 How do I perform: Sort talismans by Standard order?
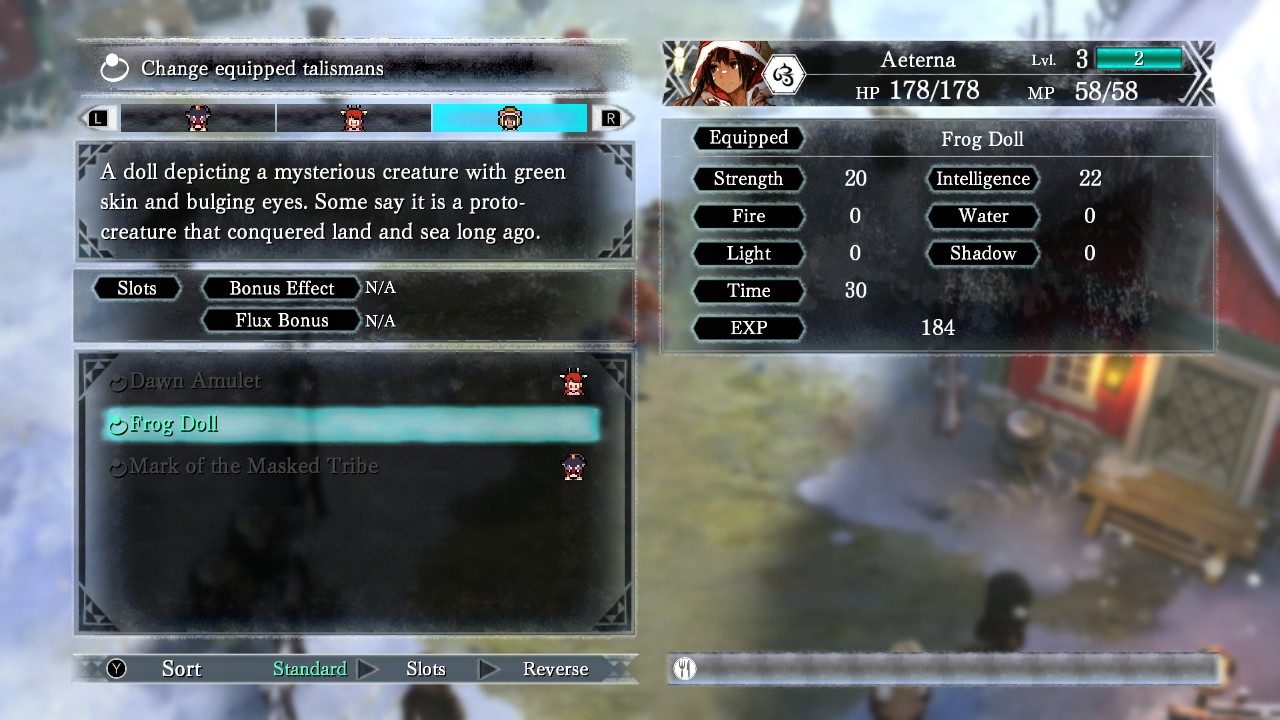[x=310, y=669]
